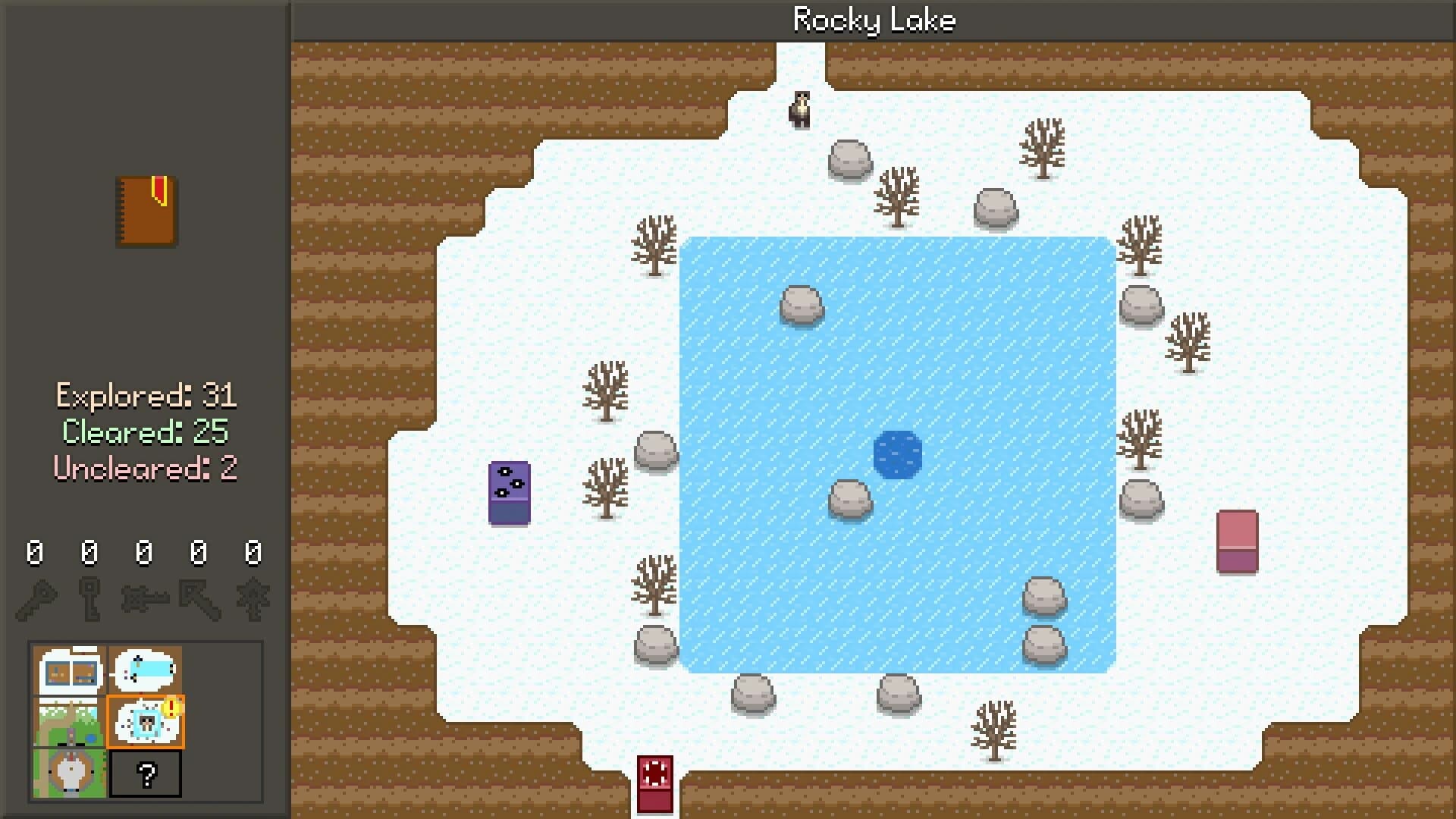Select the player character at the top entrance
This screenshot has width=1456, height=819.
801,108
